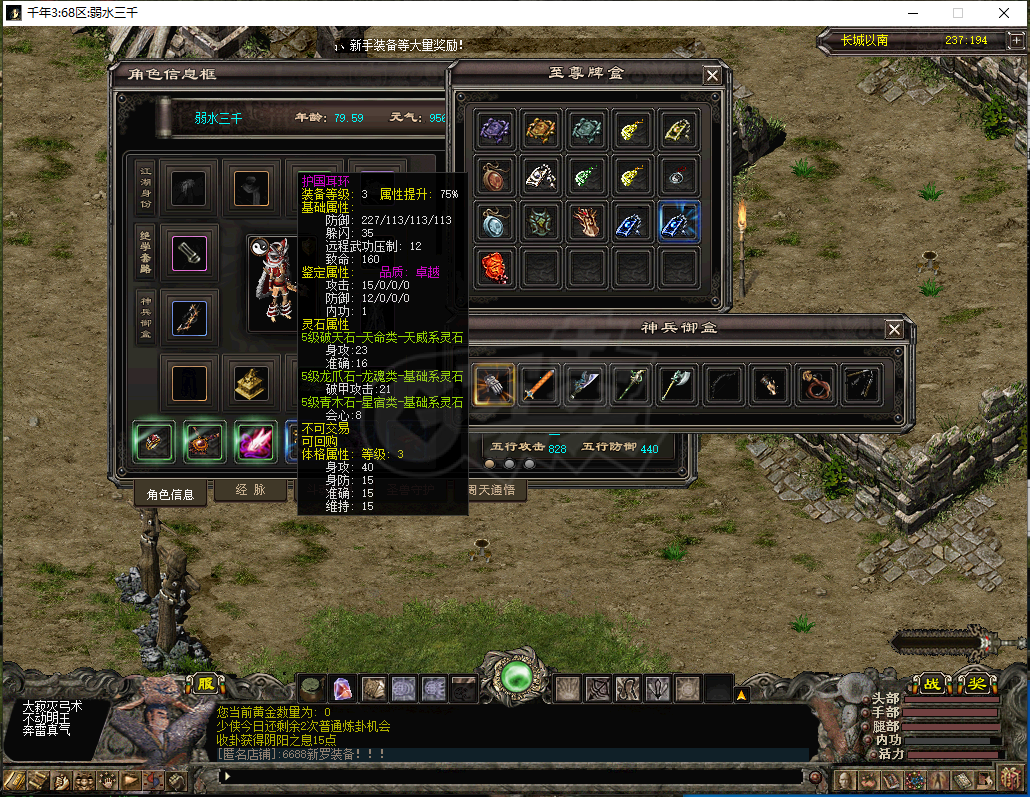Maximize the game window
Viewport: 1030px width, 797px height.
[957, 13]
